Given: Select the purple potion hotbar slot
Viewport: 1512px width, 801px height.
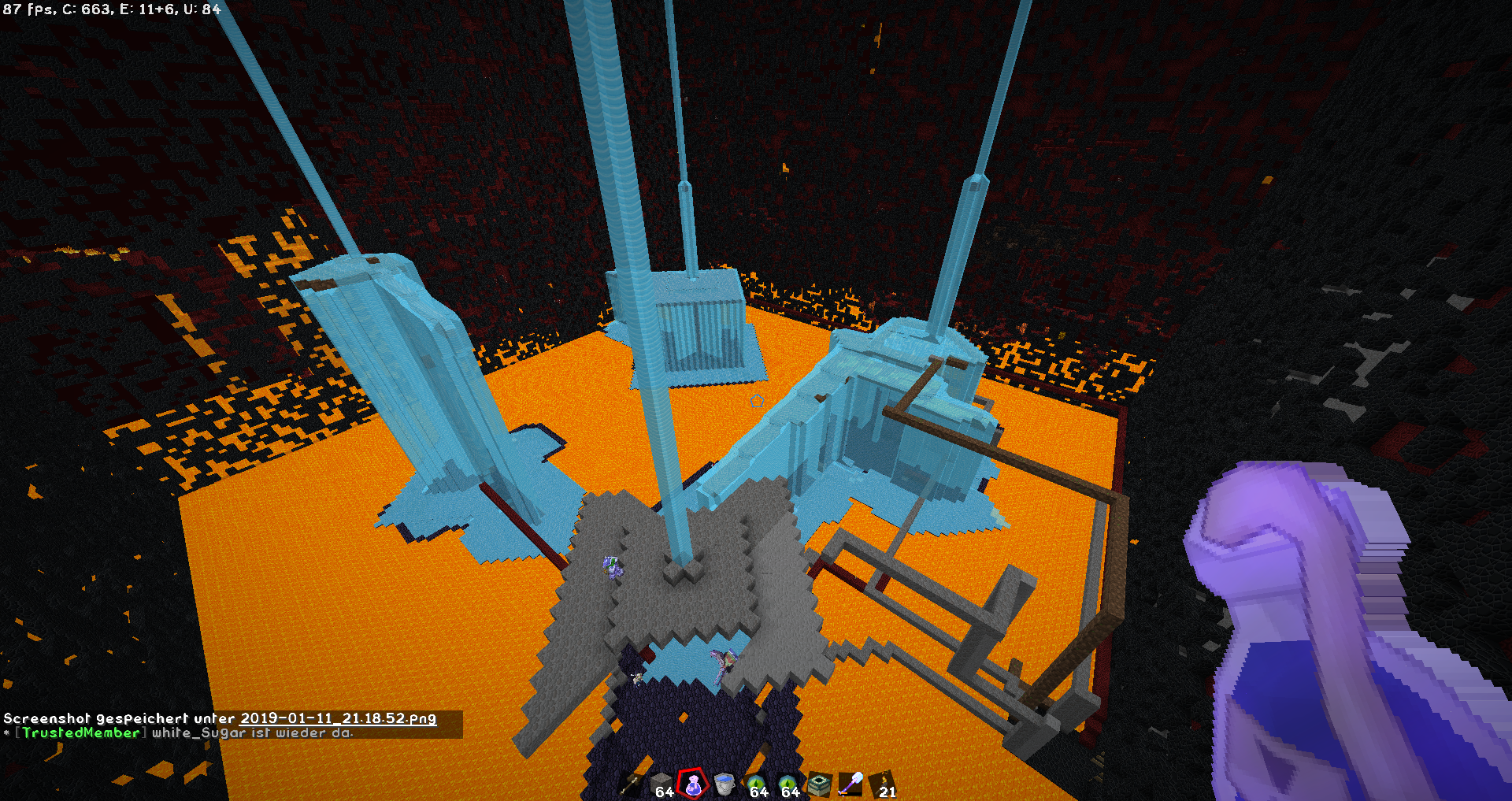Looking at the screenshot, I should tap(693, 784).
